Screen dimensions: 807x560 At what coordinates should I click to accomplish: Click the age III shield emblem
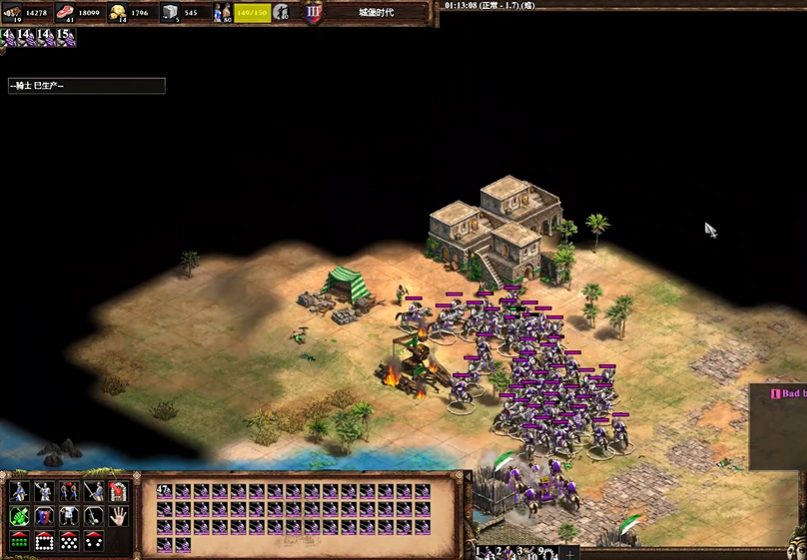[313, 13]
